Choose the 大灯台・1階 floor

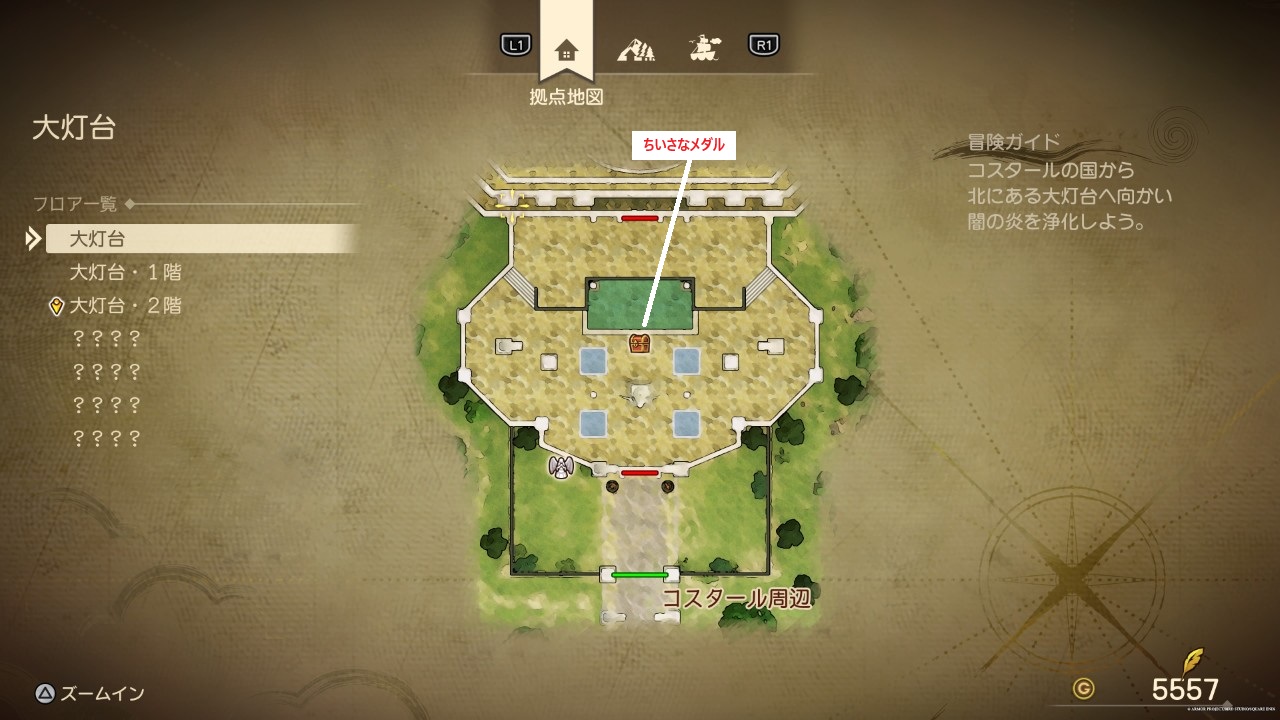pyautogui.click(x=125, y=272)
